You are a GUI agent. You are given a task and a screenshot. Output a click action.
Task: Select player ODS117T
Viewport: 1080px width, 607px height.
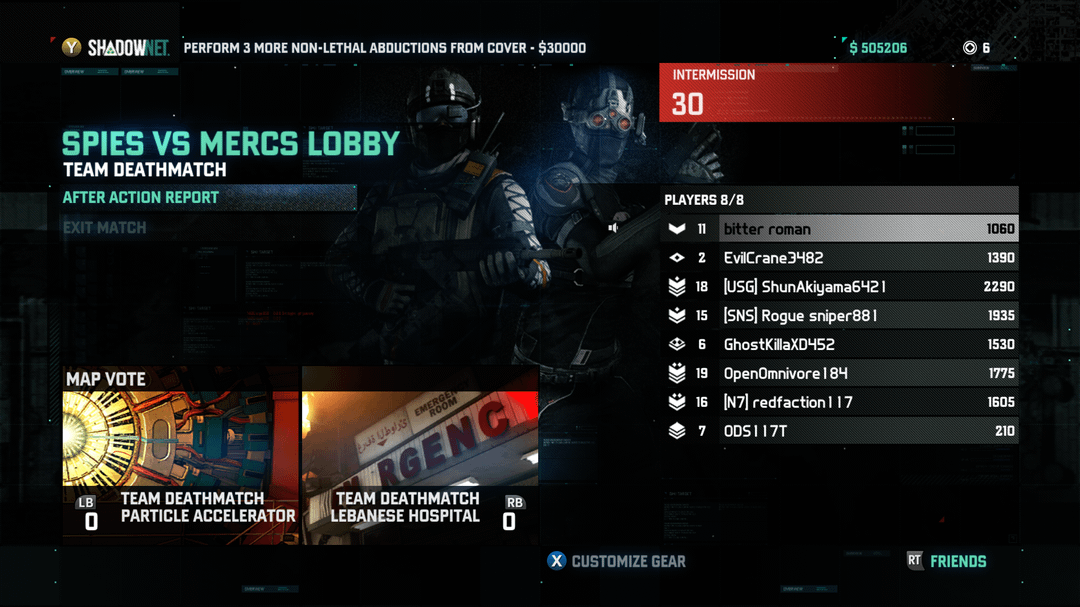840,432
